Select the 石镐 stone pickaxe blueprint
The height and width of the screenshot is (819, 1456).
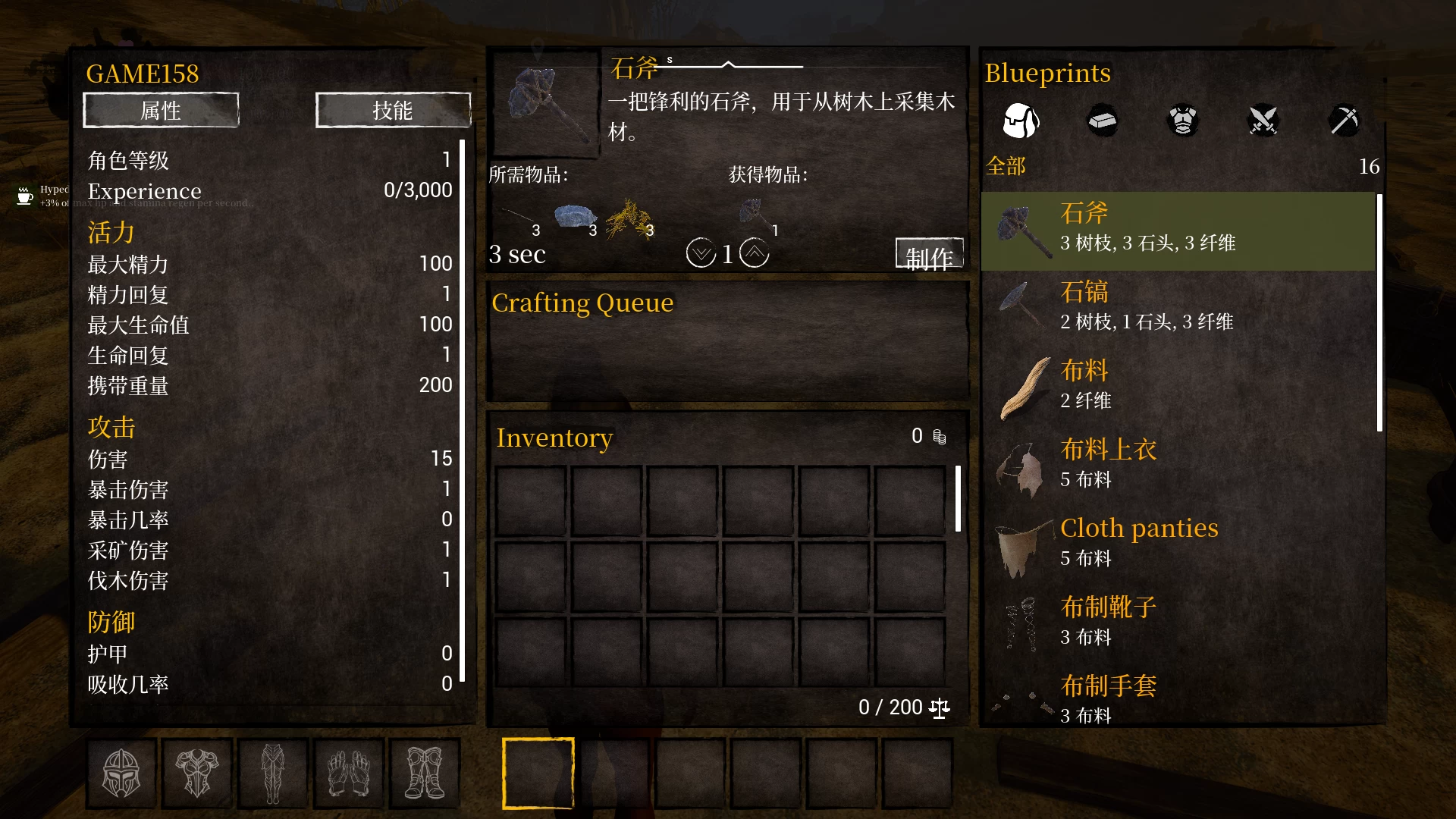(1178, 308)
